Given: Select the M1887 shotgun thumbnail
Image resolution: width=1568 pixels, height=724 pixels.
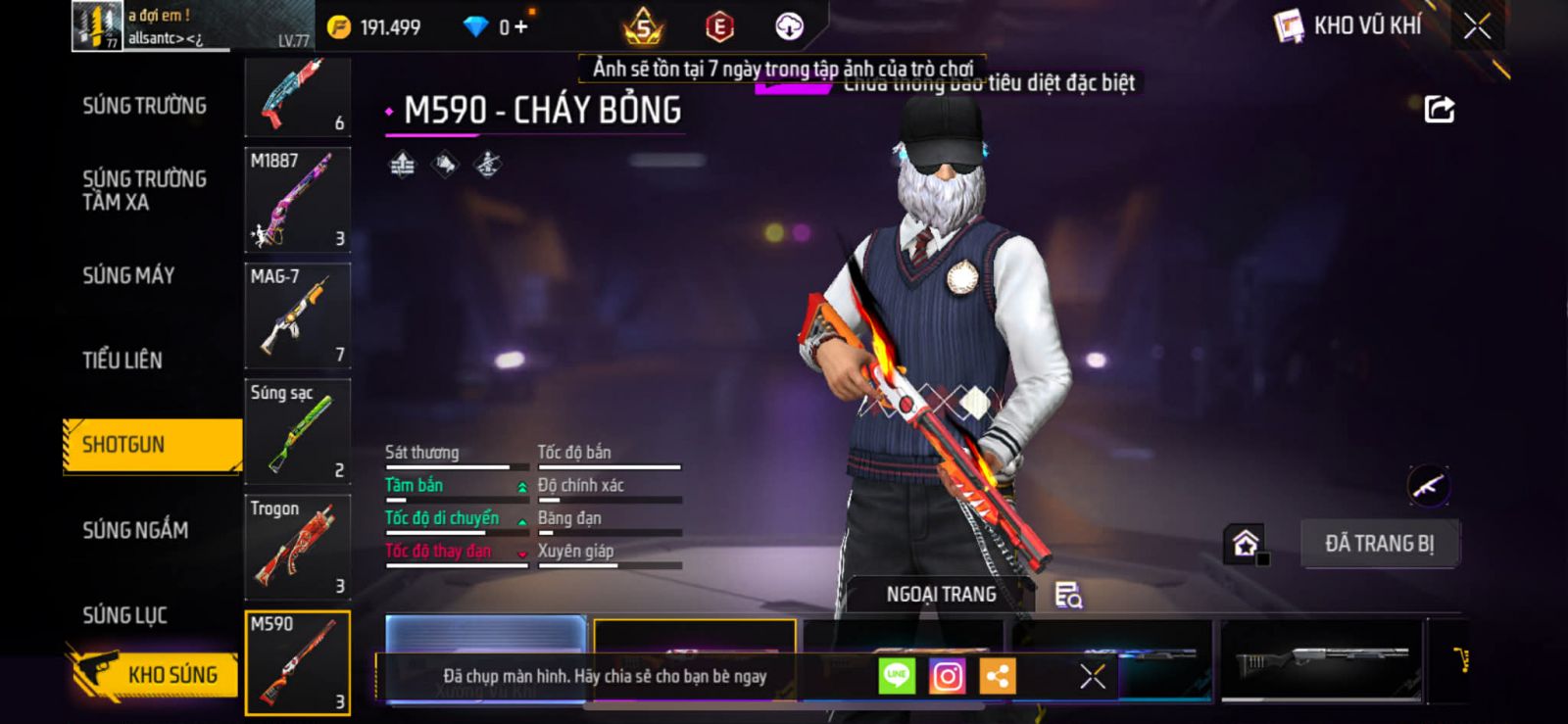Looking at the screenshot, I should pos(297,200).
